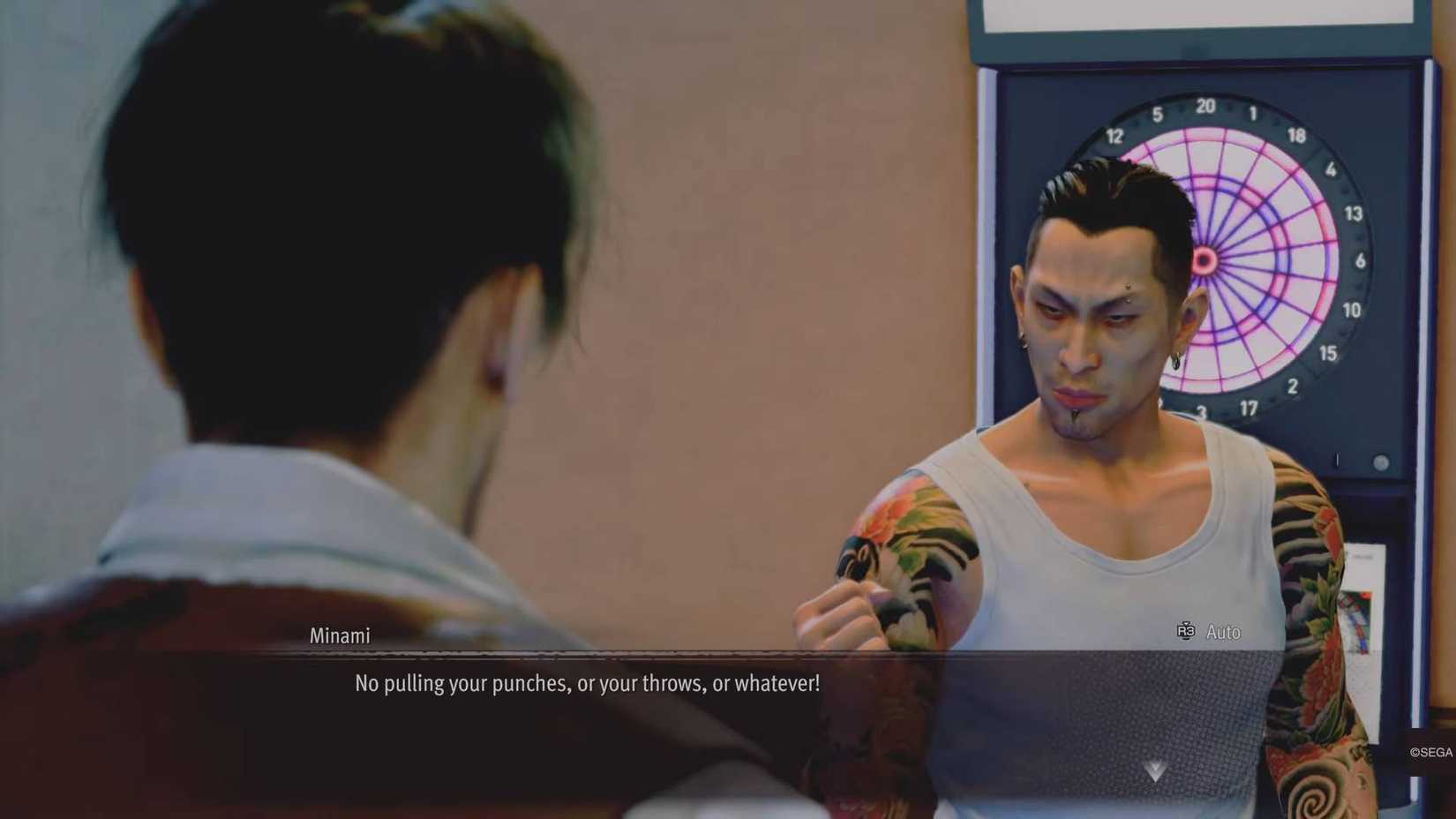
Task: Select the dartboard bullseye
Action: [x=1203, y=260]
